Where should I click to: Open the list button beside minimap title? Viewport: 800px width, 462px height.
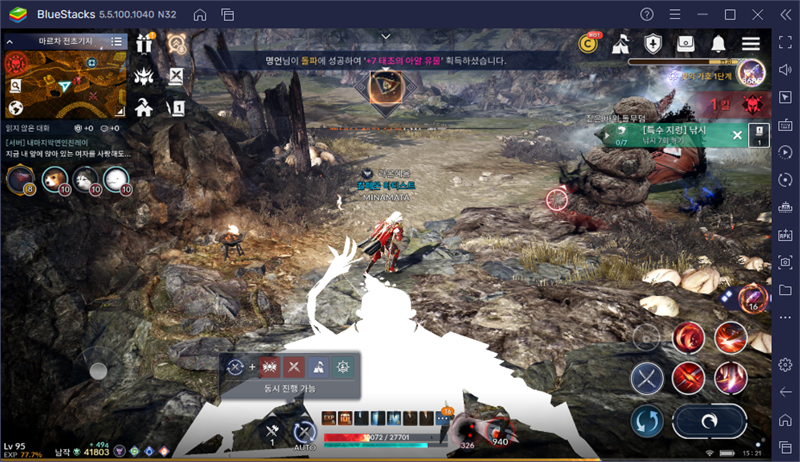point(117,41)
